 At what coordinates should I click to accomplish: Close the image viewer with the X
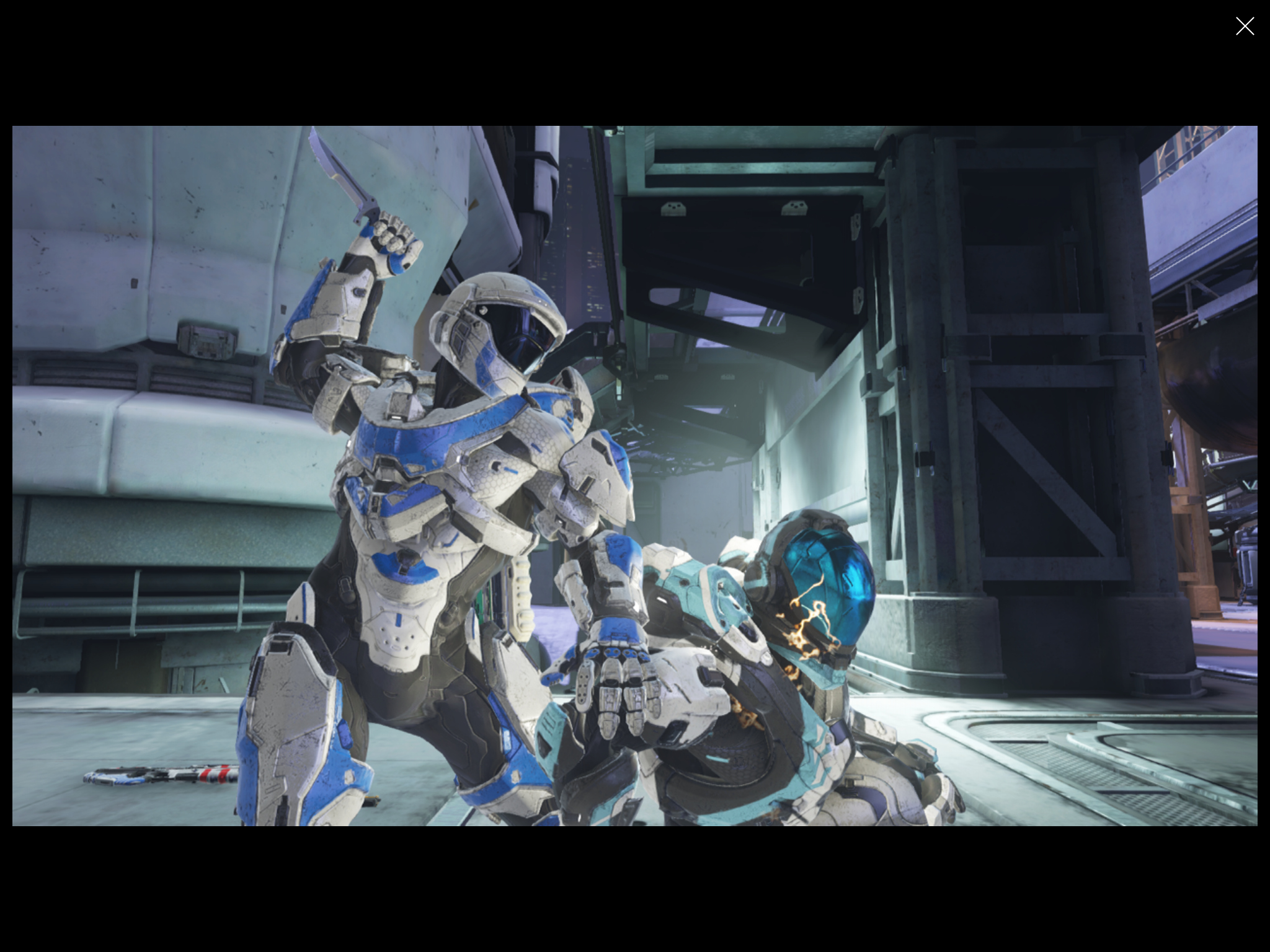[x=1244, y=26]
